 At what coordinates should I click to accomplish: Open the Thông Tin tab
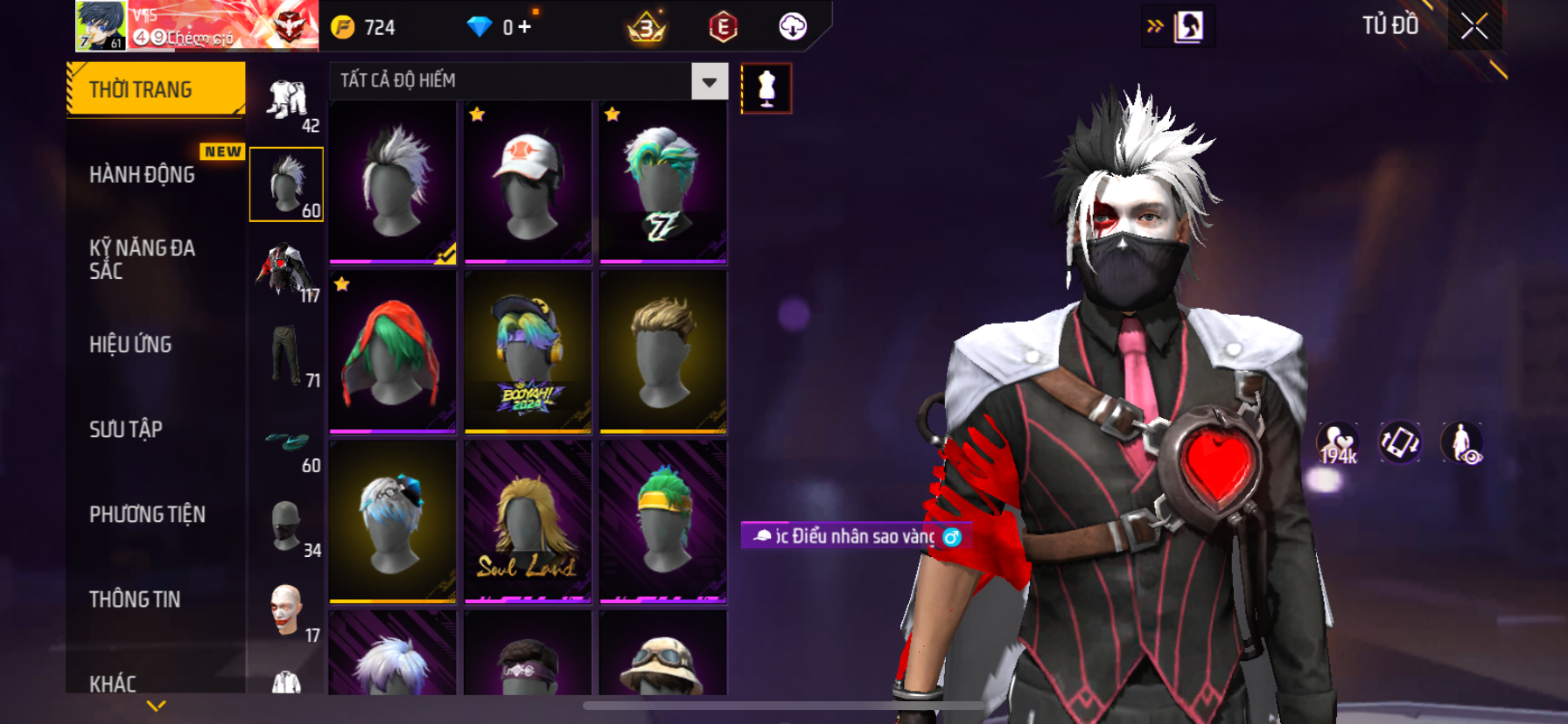(135, 599)
